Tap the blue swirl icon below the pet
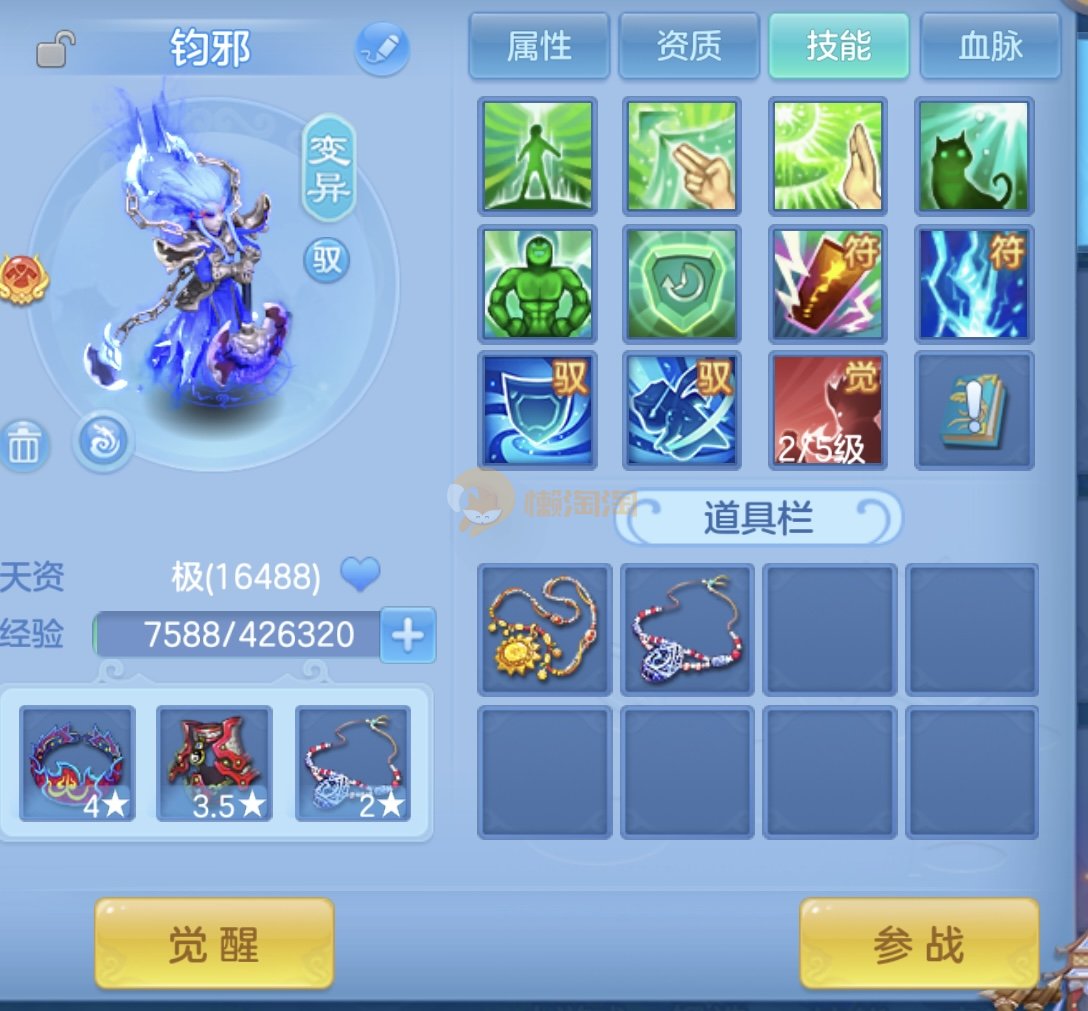The height and width of the screenshot is (1011, 1088). (103, 441)
